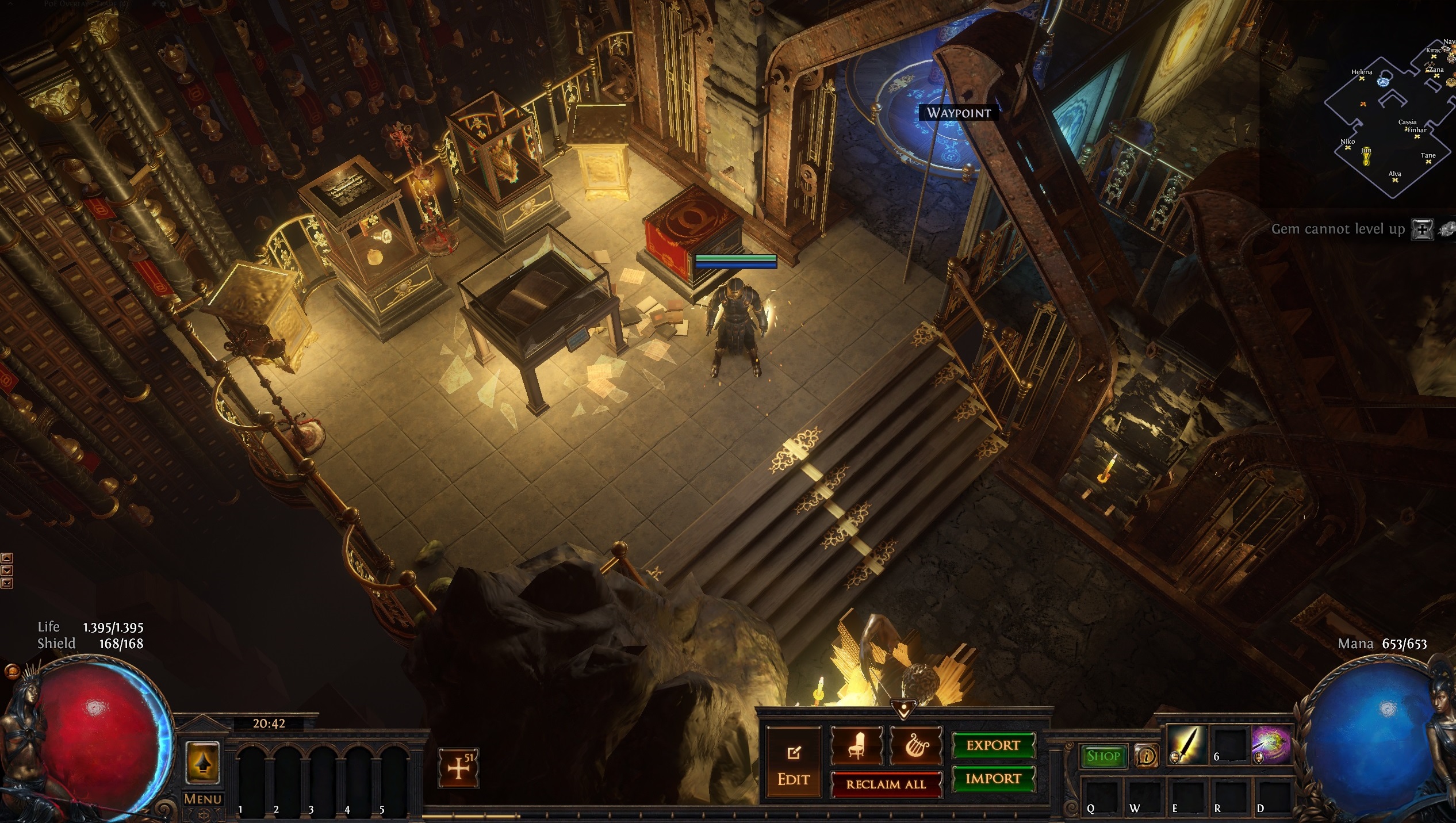Open the green Shop button
1456x823 pixels.
coord(1103,756)
